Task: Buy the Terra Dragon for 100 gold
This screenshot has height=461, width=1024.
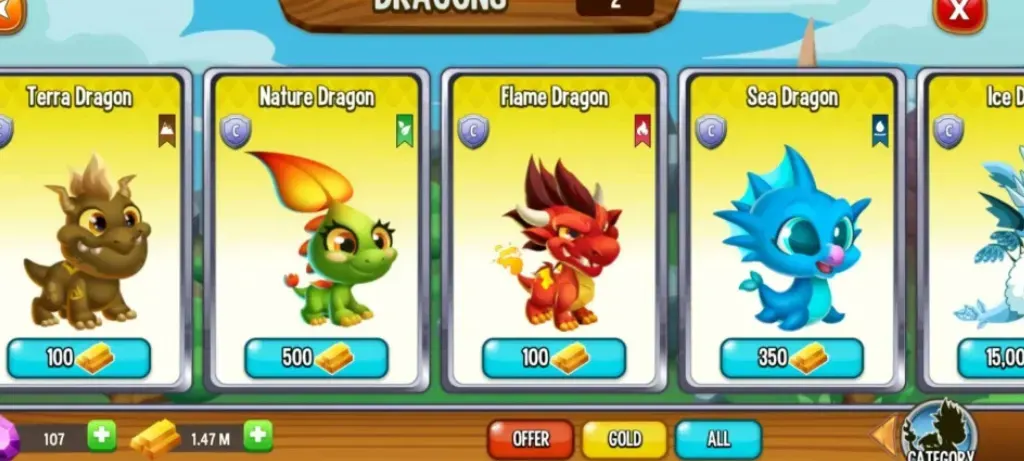Action: pyautogui.click(x=79, y=358)
